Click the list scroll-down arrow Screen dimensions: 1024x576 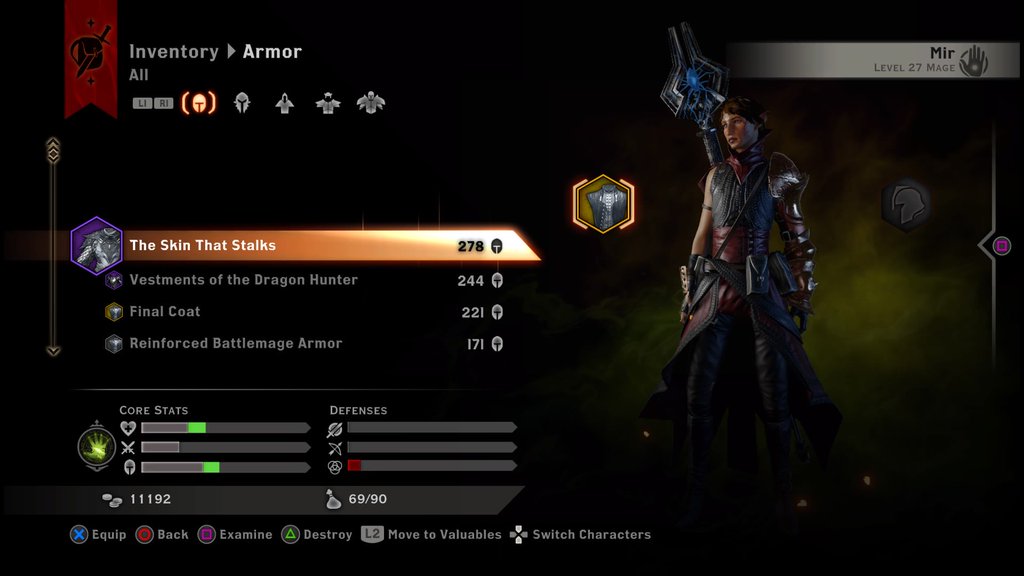(x=54, y=350)
